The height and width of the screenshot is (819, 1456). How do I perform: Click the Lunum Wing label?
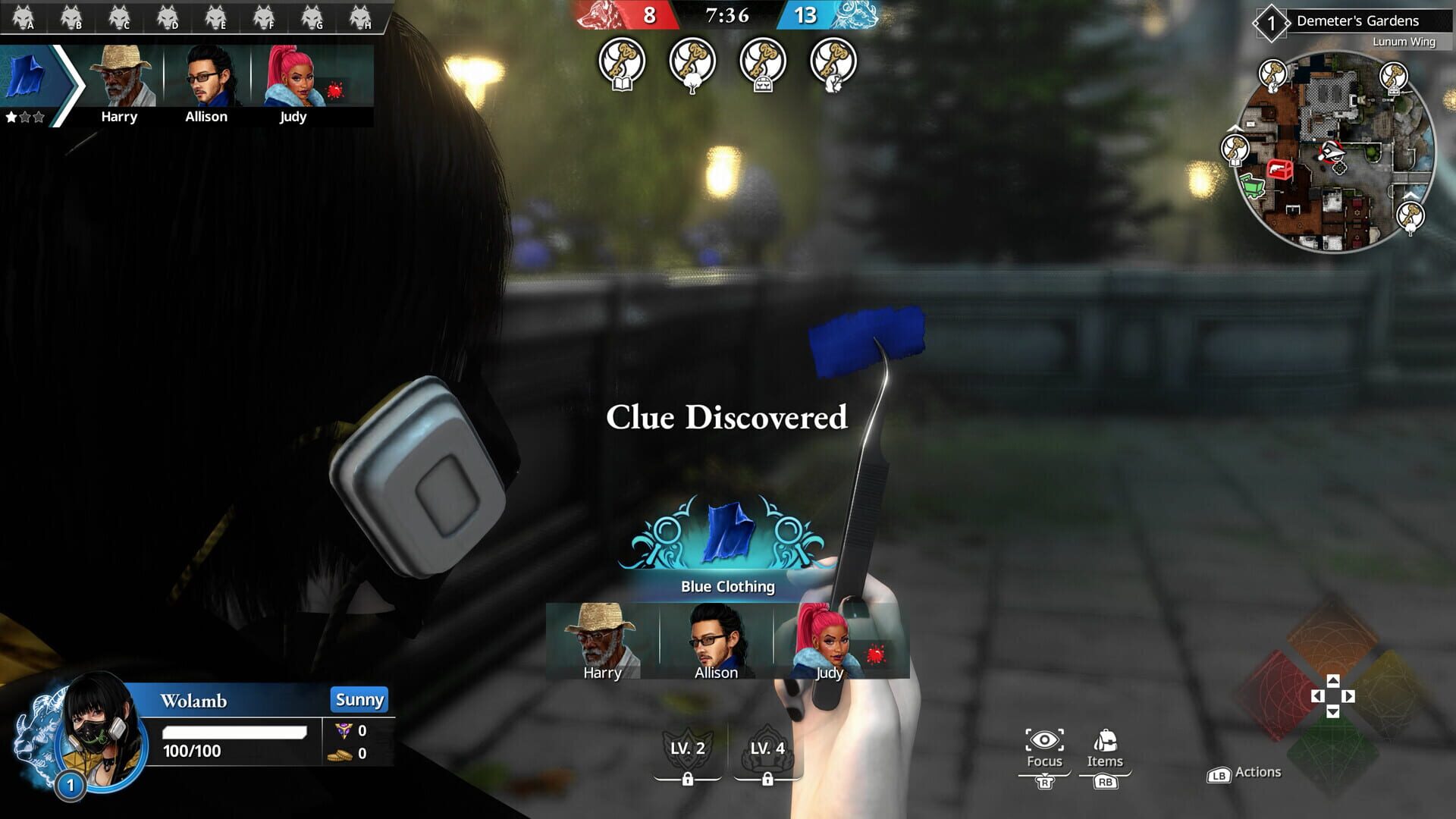click(1402, 43)
